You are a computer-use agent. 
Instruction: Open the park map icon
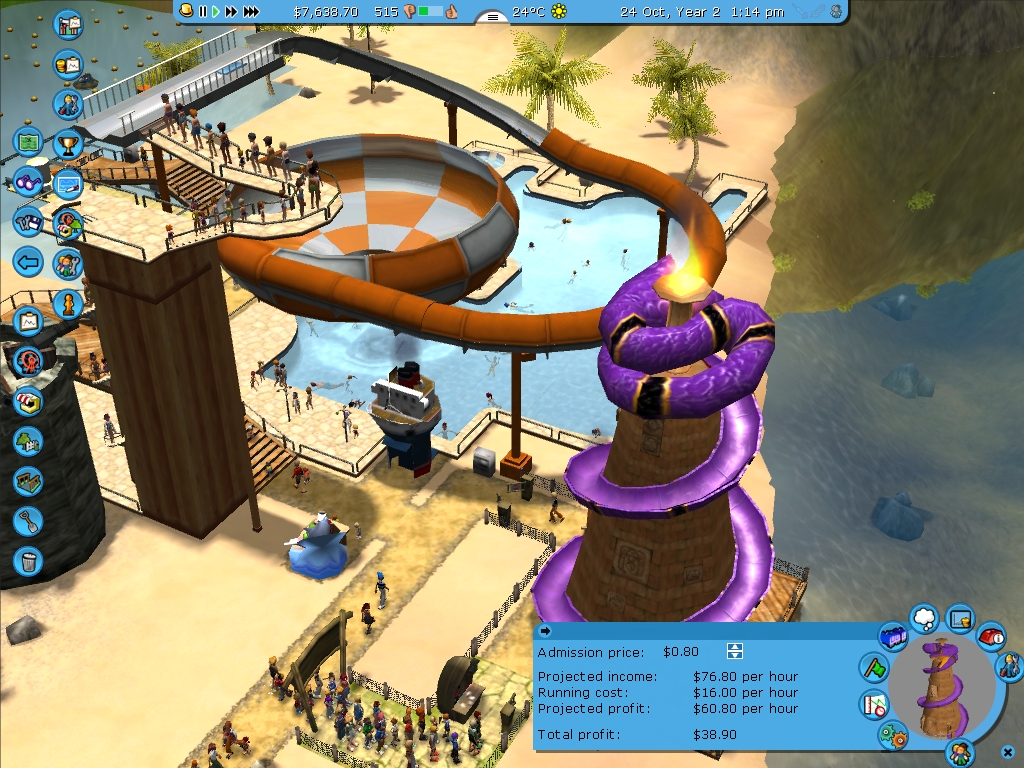(28, 141)
